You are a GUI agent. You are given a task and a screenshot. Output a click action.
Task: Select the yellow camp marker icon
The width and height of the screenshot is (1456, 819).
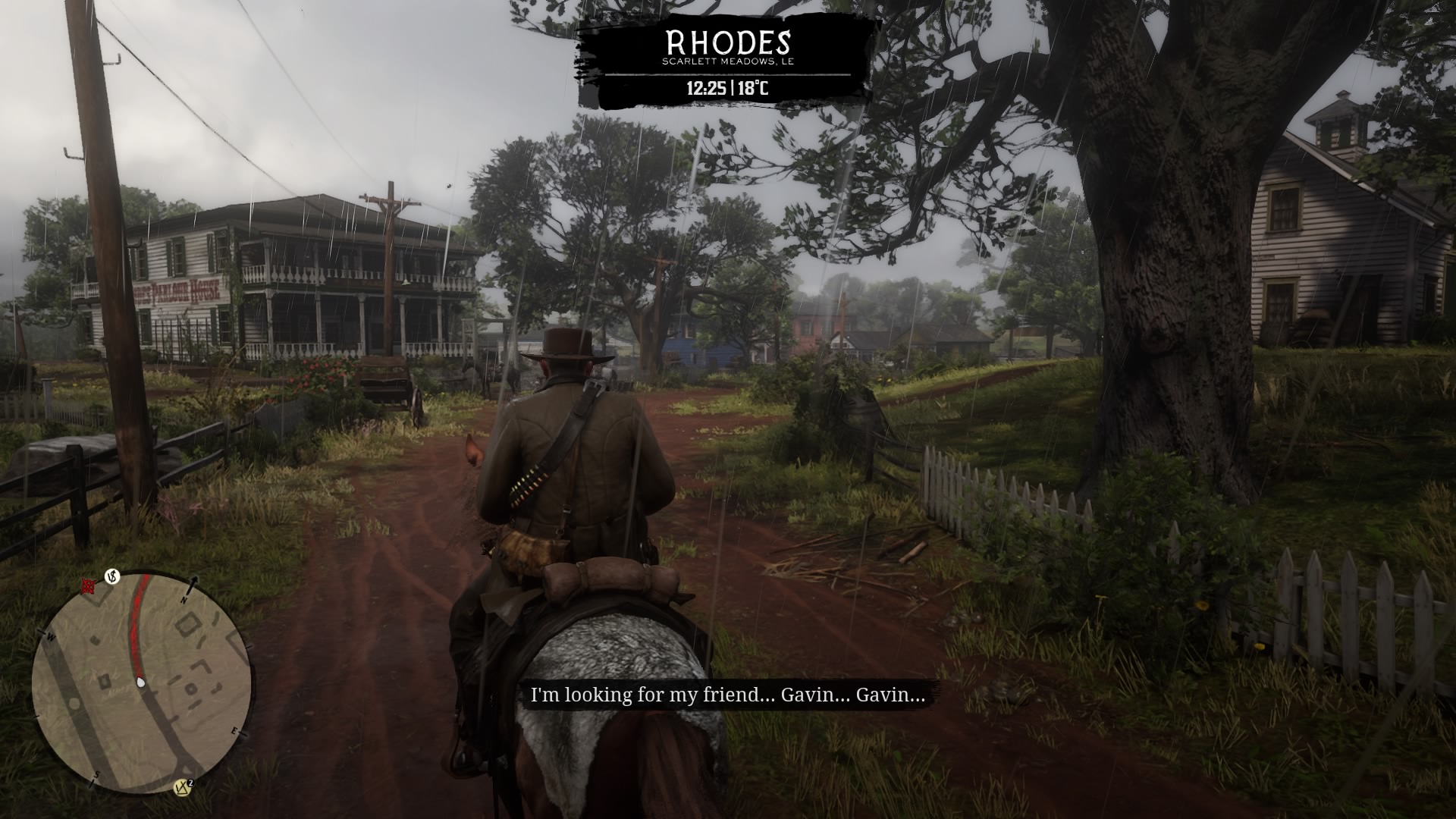[x=182, y=787]
